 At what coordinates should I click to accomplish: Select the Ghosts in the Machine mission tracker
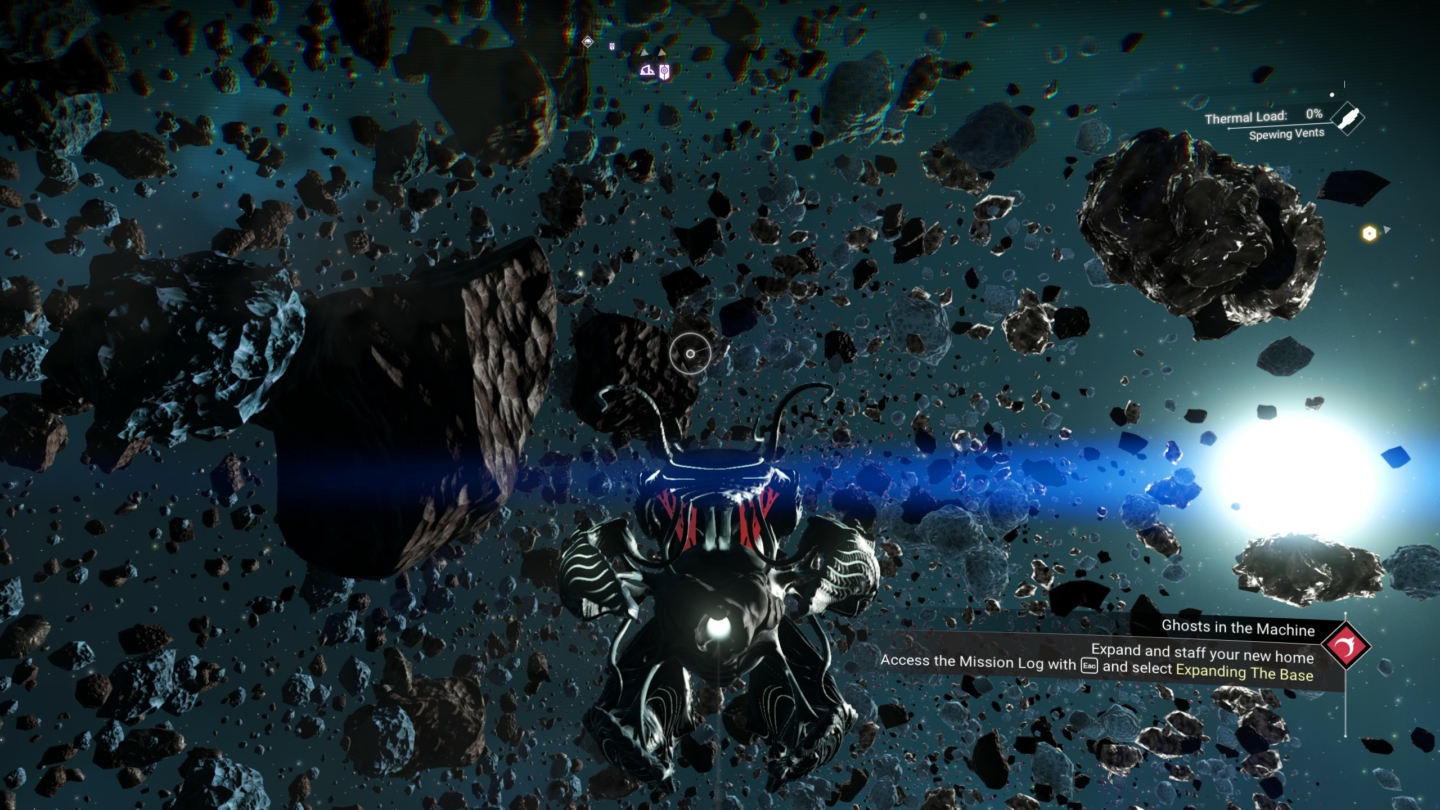pos(1237,628)
